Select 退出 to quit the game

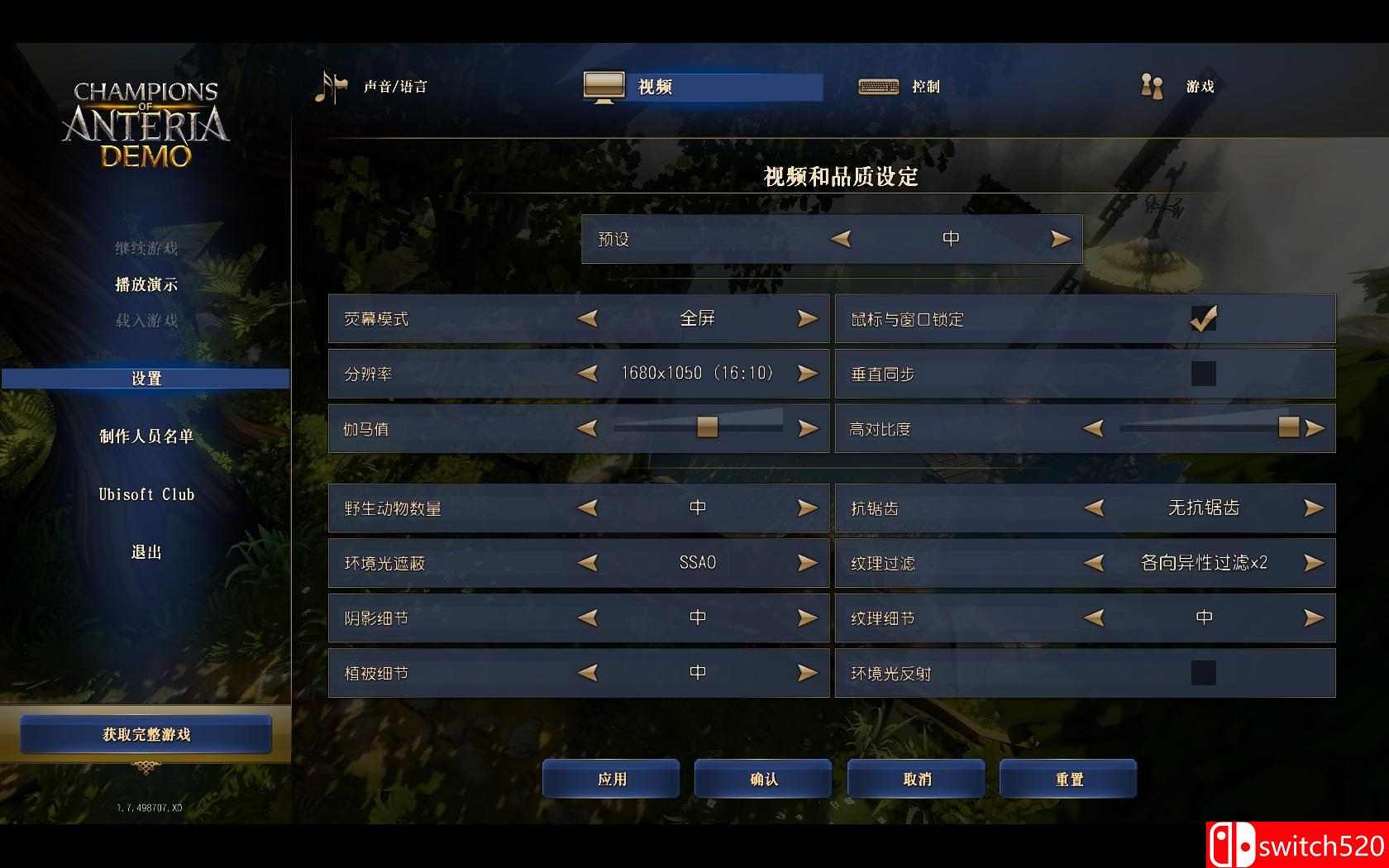coord(146,552)
